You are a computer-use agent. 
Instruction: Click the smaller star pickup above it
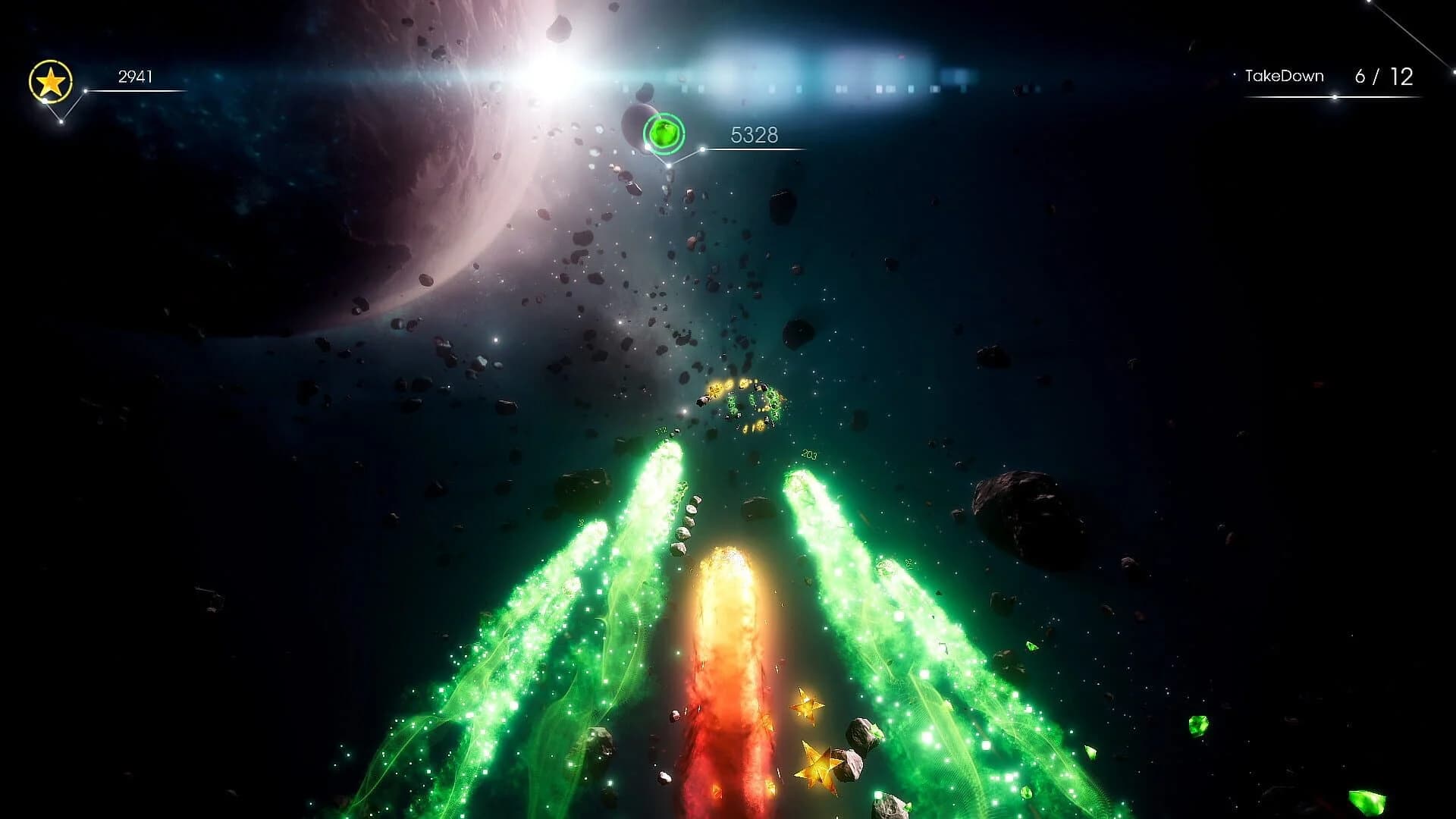point(806,707)
